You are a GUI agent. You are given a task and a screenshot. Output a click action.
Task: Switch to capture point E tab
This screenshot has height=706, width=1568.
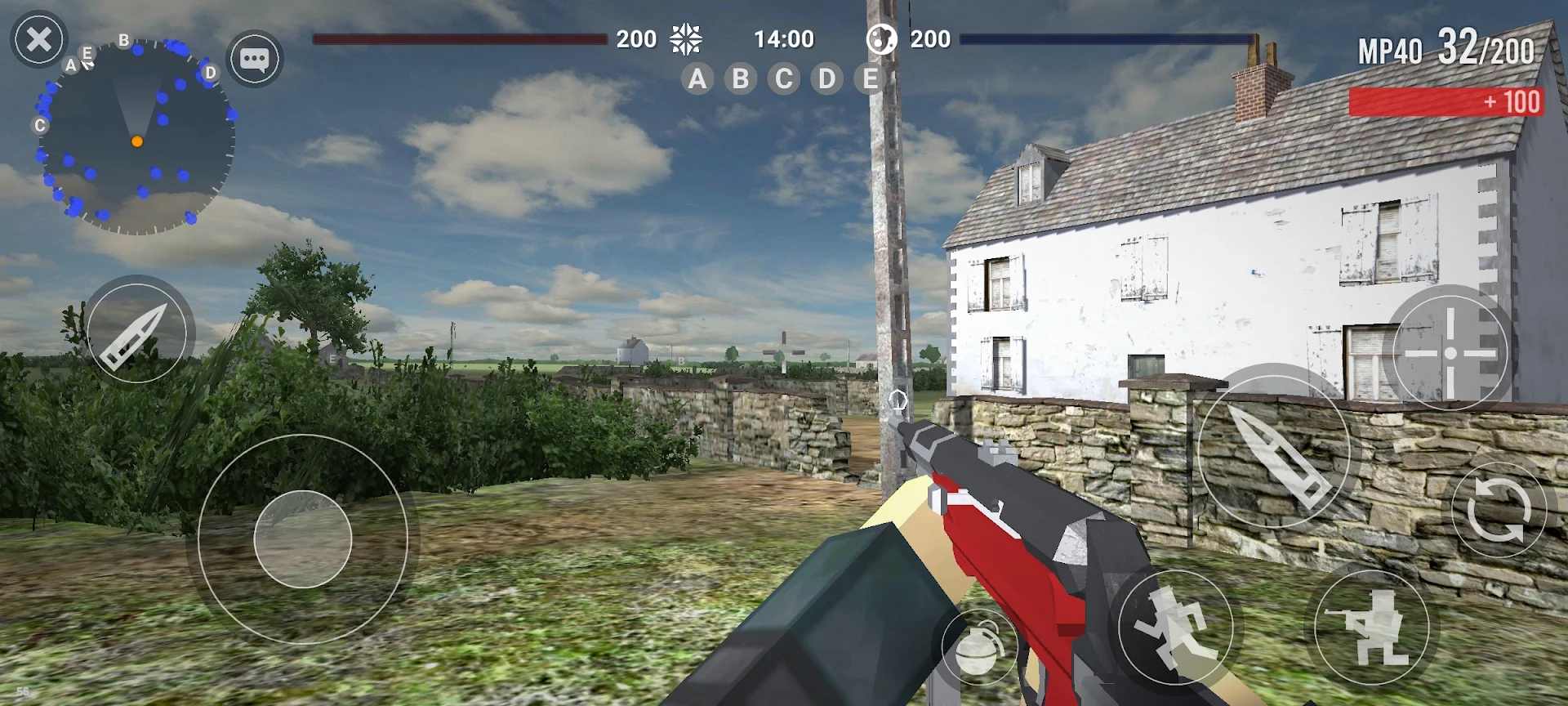[870, 79]
